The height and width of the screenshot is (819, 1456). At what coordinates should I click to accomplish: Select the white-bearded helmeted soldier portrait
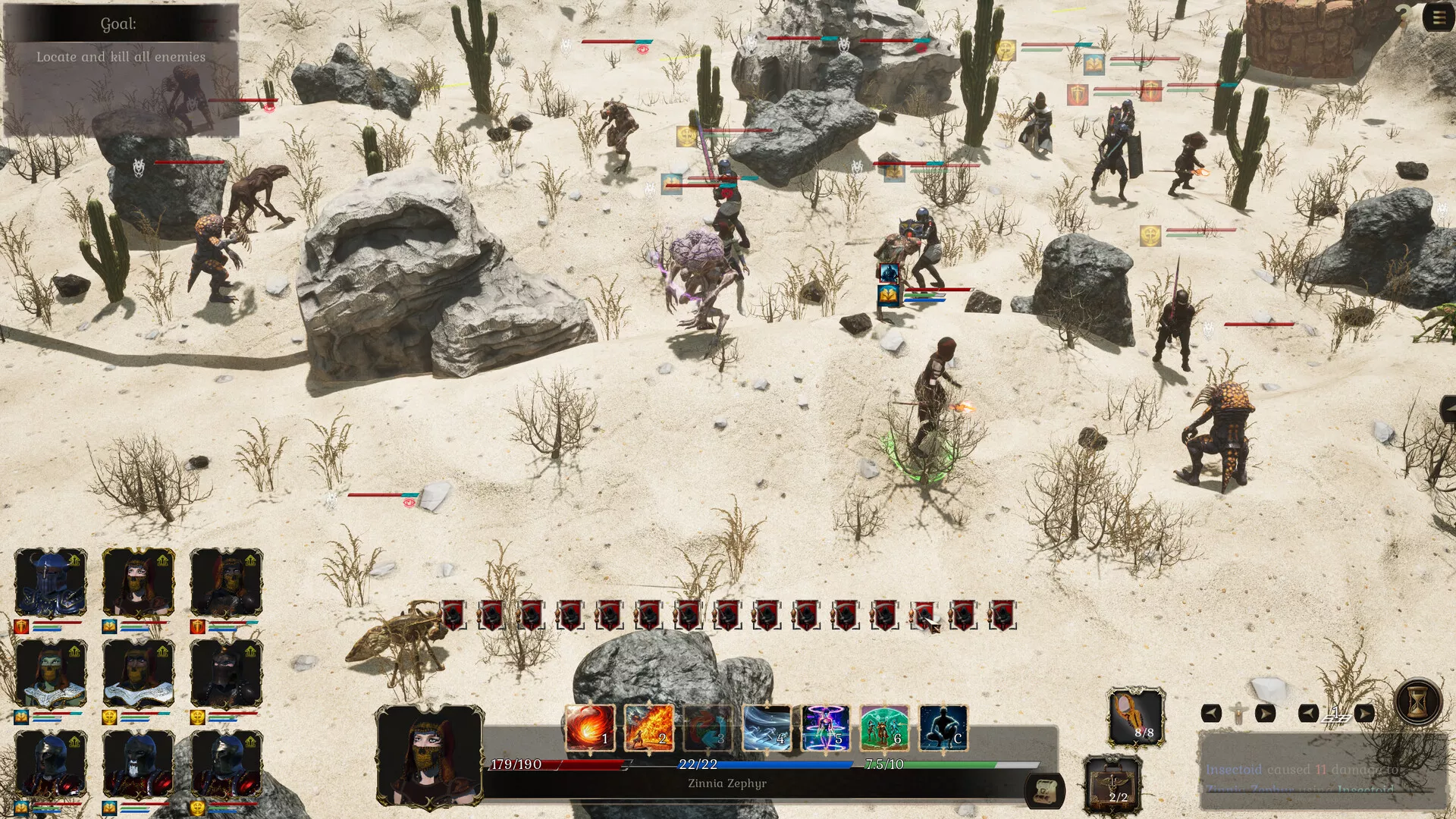138,764
